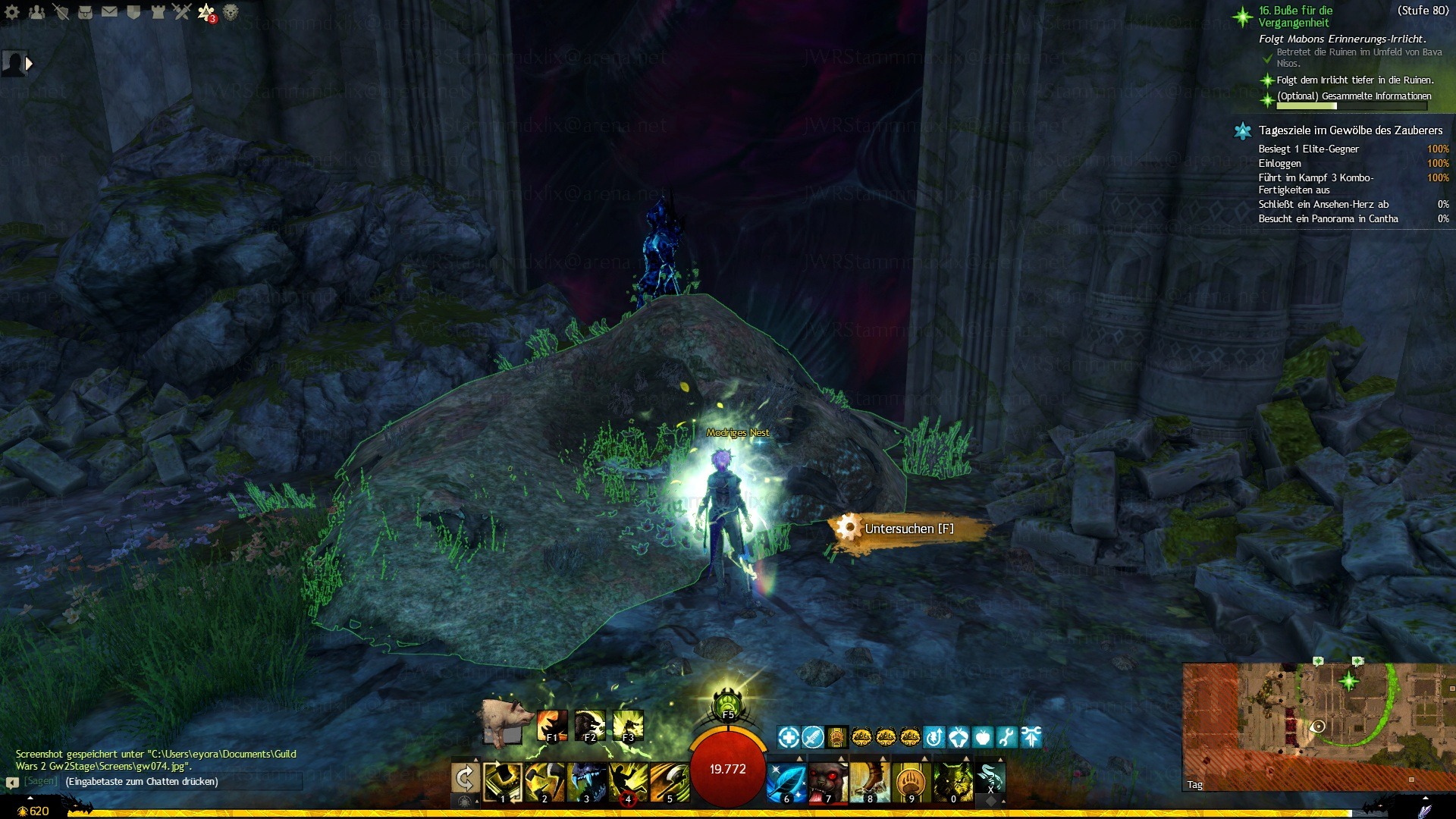
Task: Select the green story objective star on minimap
Action: [1348, 681]
